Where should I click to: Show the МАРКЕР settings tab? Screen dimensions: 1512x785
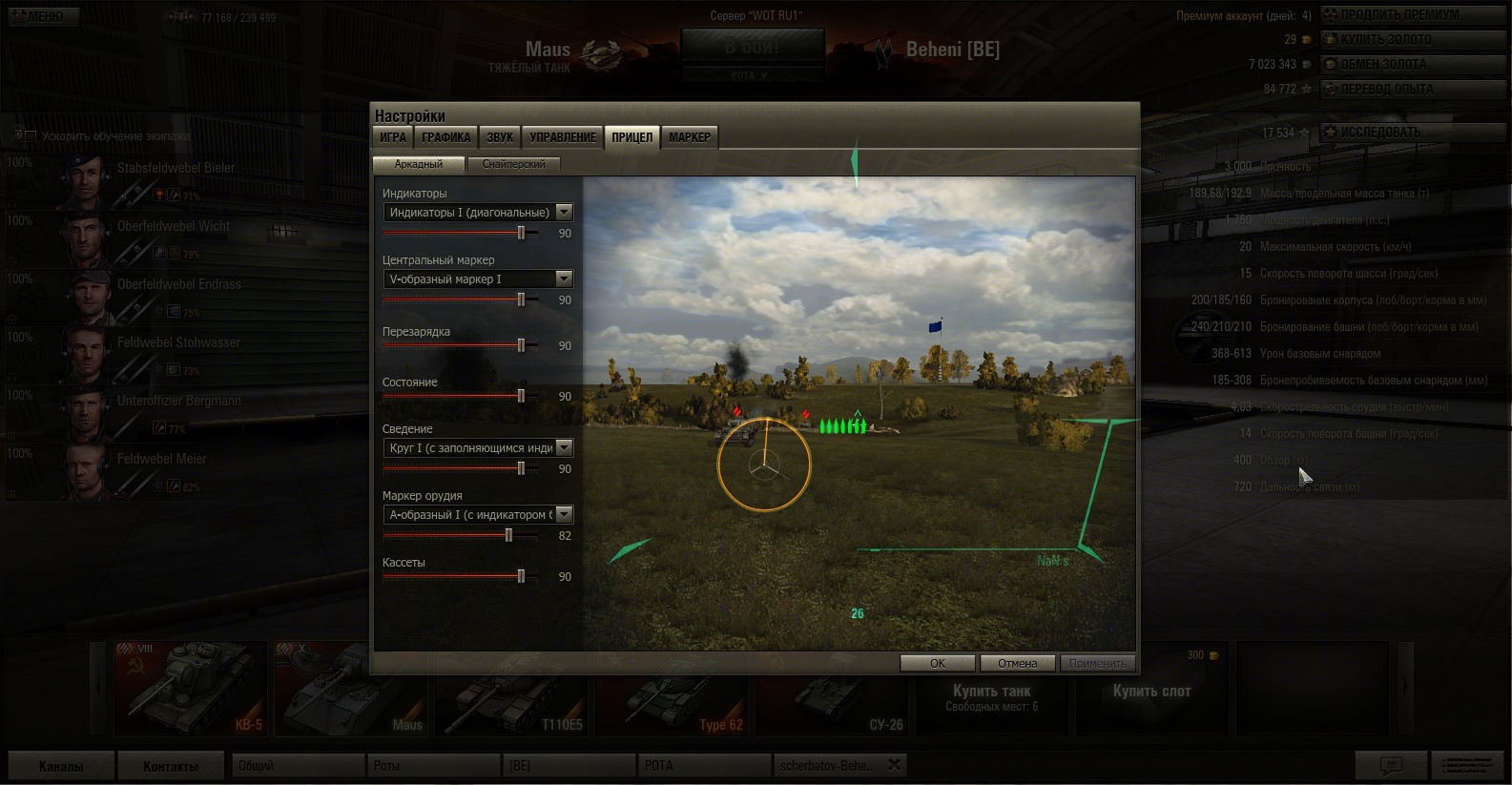point(689,137)
